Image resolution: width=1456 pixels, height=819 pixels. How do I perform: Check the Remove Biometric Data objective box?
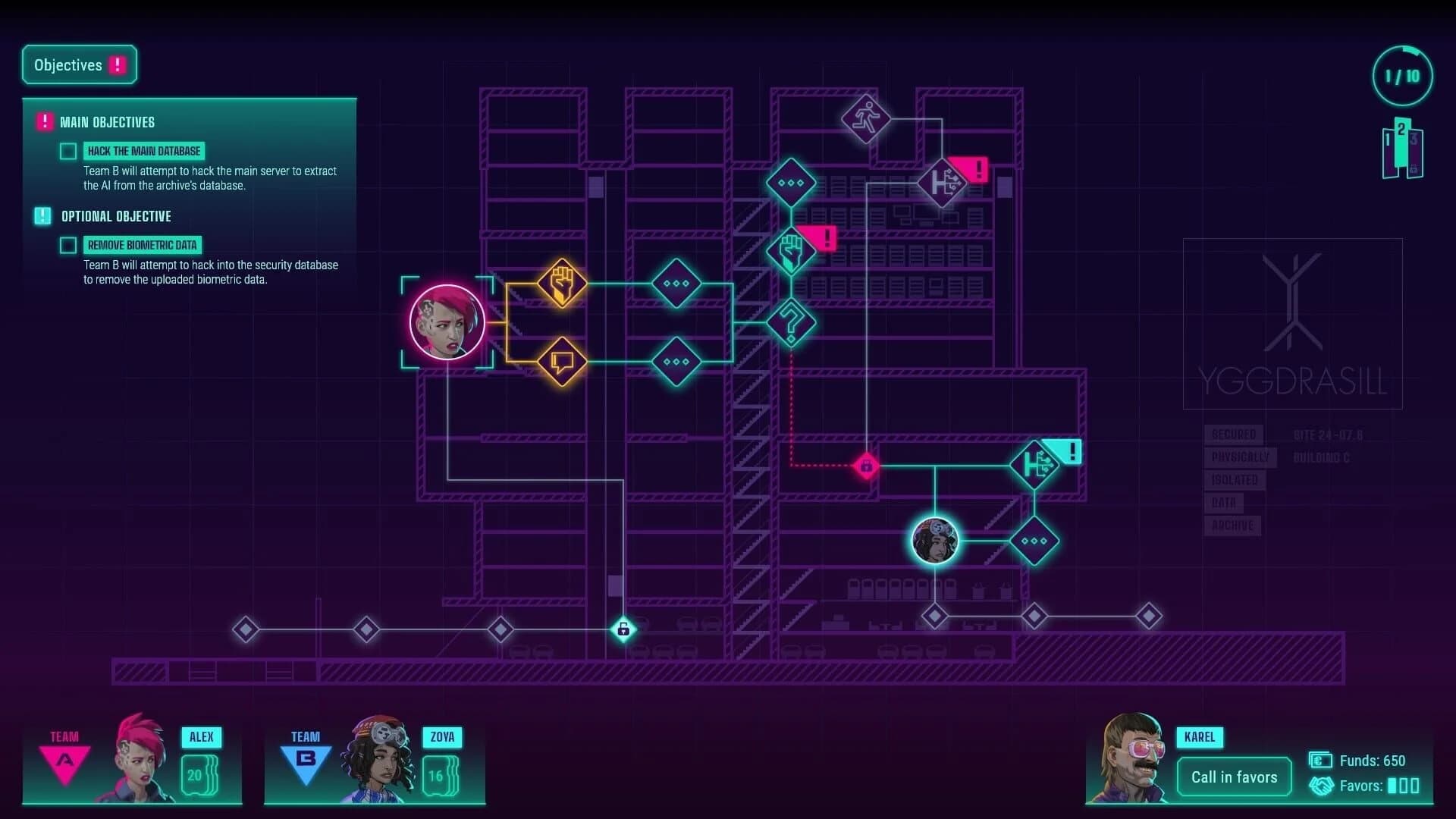[67, 244]
